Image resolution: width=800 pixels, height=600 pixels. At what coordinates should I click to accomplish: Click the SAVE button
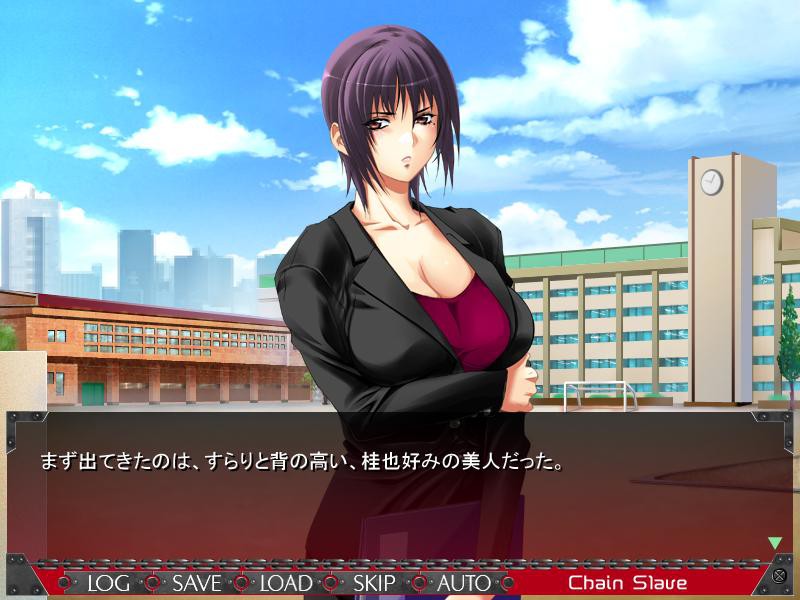196,582
